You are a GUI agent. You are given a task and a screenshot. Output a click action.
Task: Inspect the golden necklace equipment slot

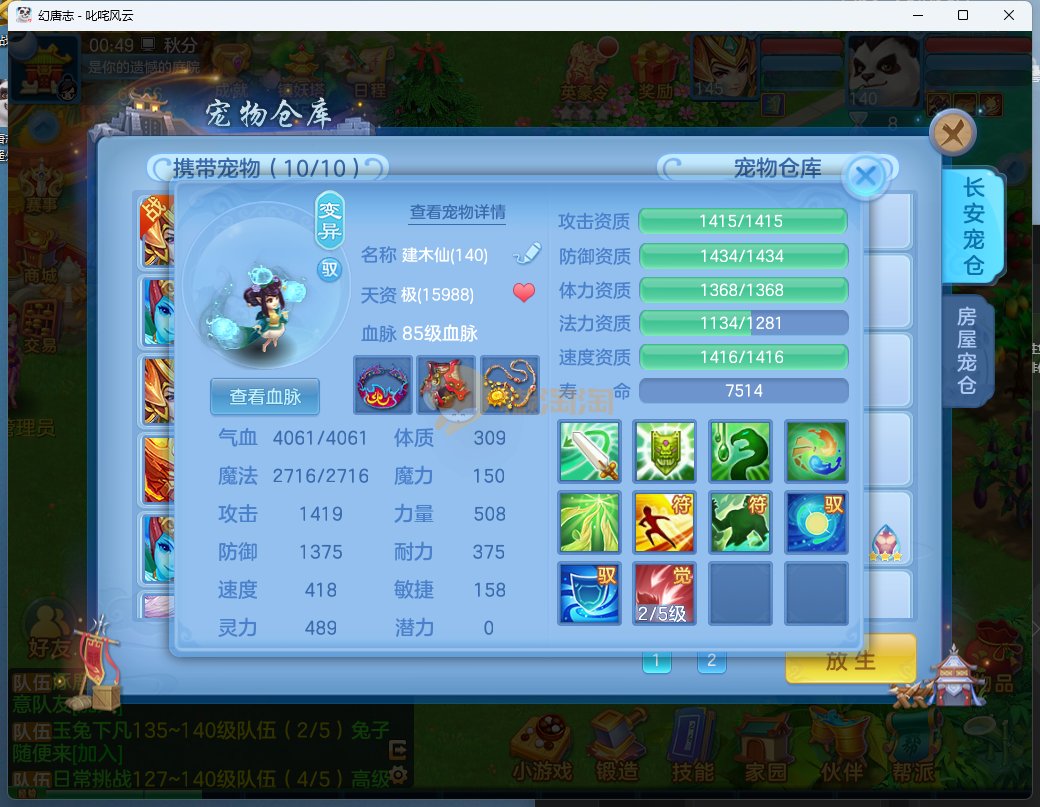click(x=510, y=385)
